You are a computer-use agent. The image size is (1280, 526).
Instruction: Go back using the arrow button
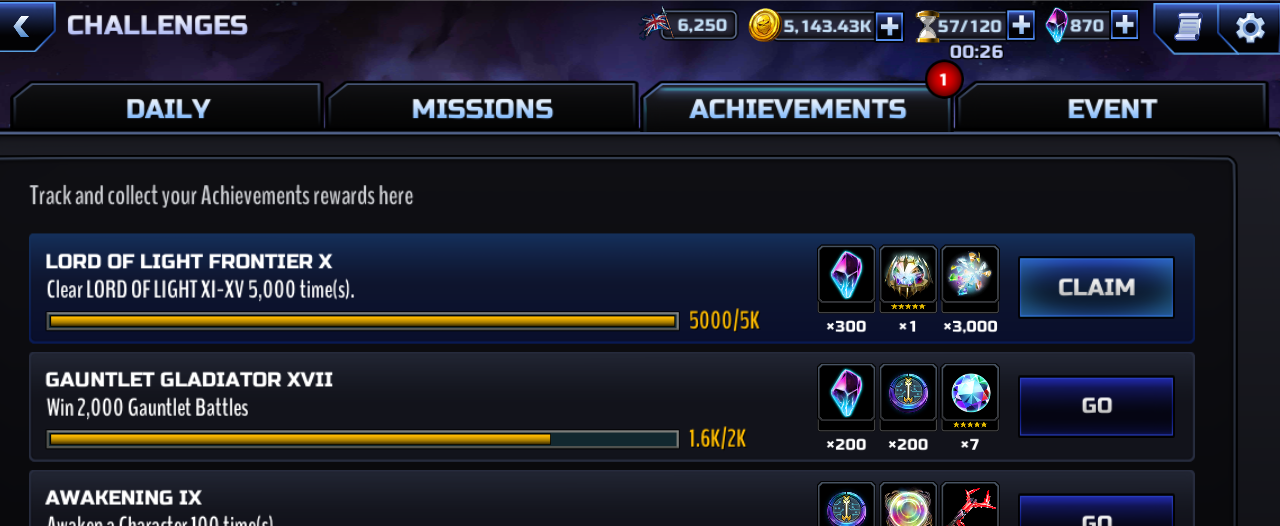point(22,26)
